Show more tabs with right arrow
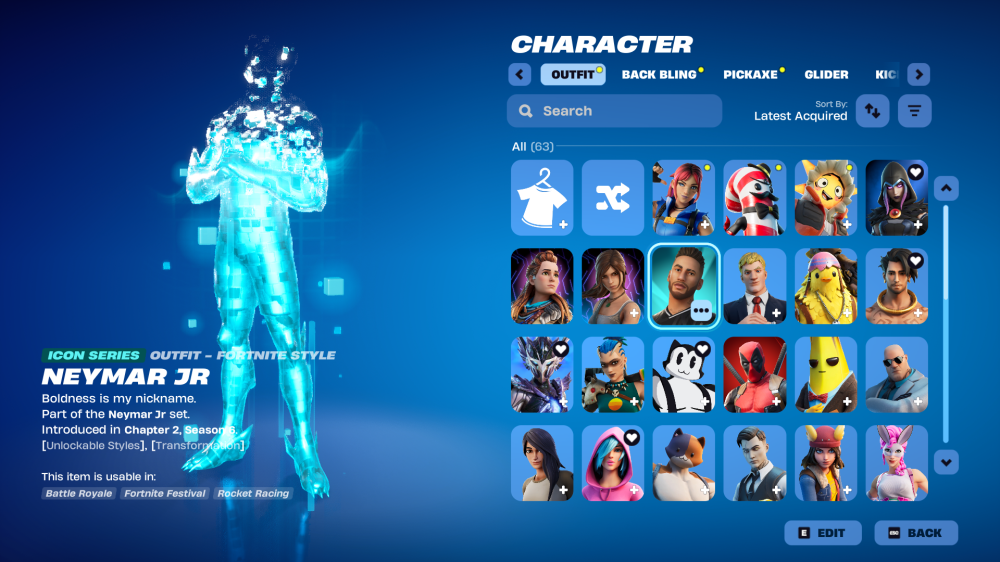The image size is (1000, 562). point(919,75)
